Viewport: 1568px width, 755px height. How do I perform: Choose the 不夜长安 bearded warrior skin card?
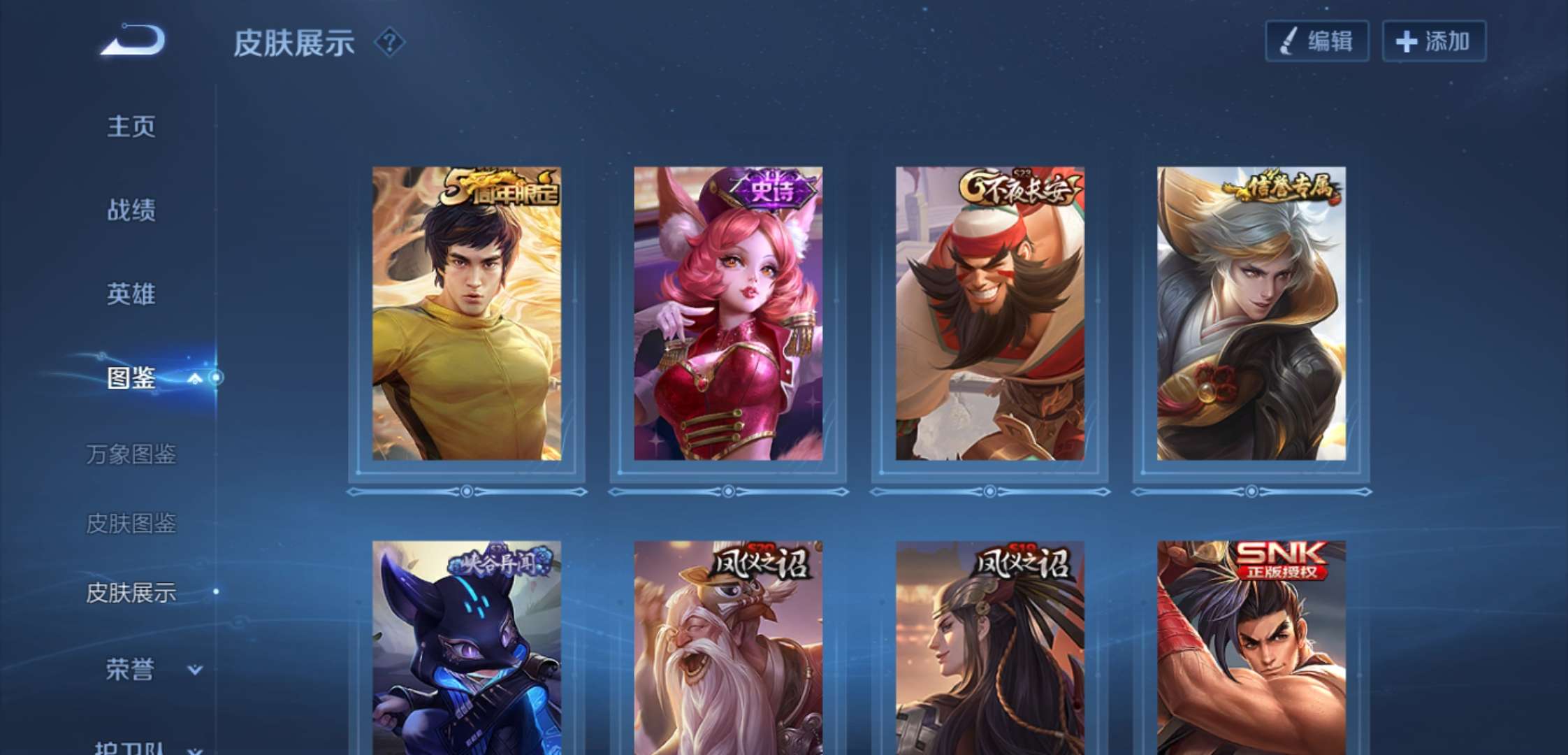[989, 313]
